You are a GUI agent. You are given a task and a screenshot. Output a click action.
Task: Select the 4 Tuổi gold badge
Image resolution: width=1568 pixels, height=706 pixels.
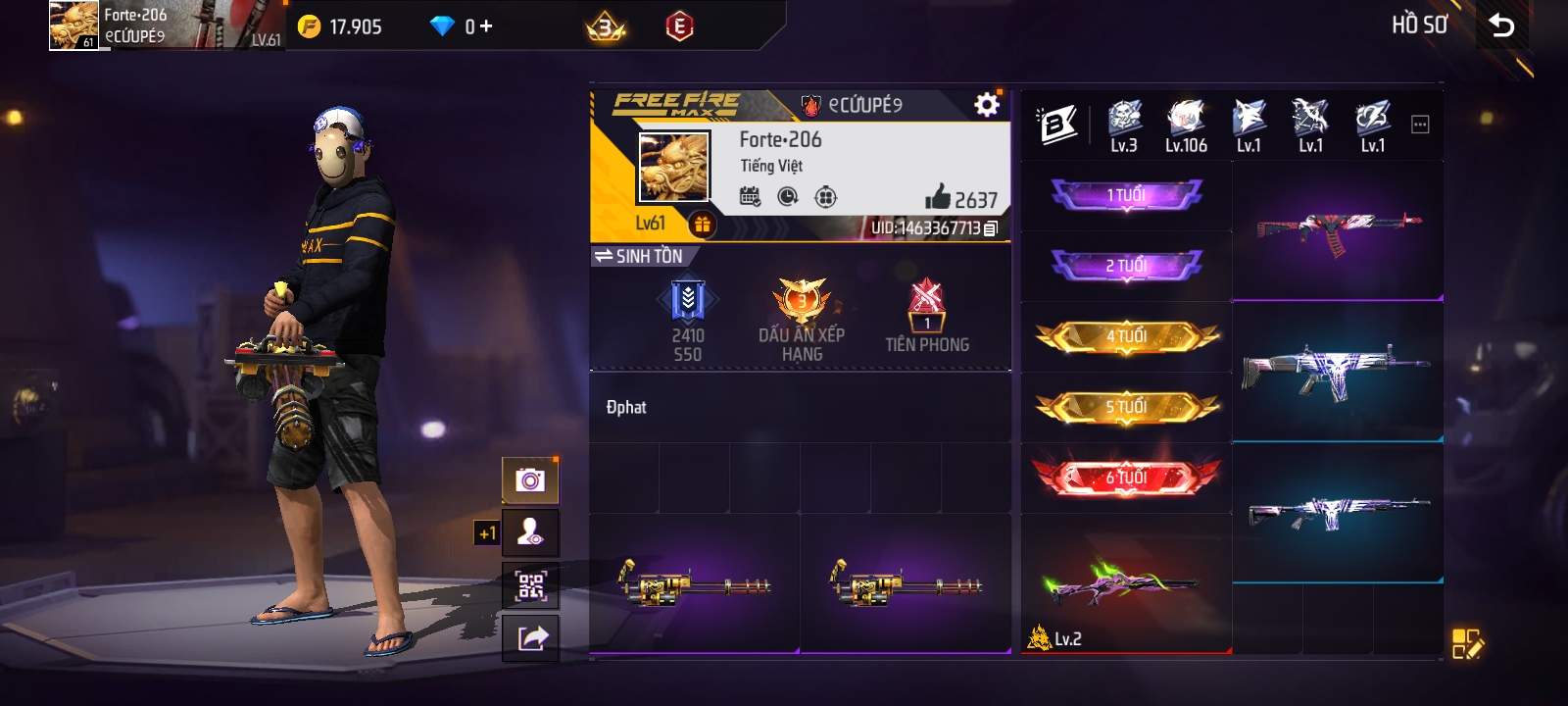(x=1126, y=336)
